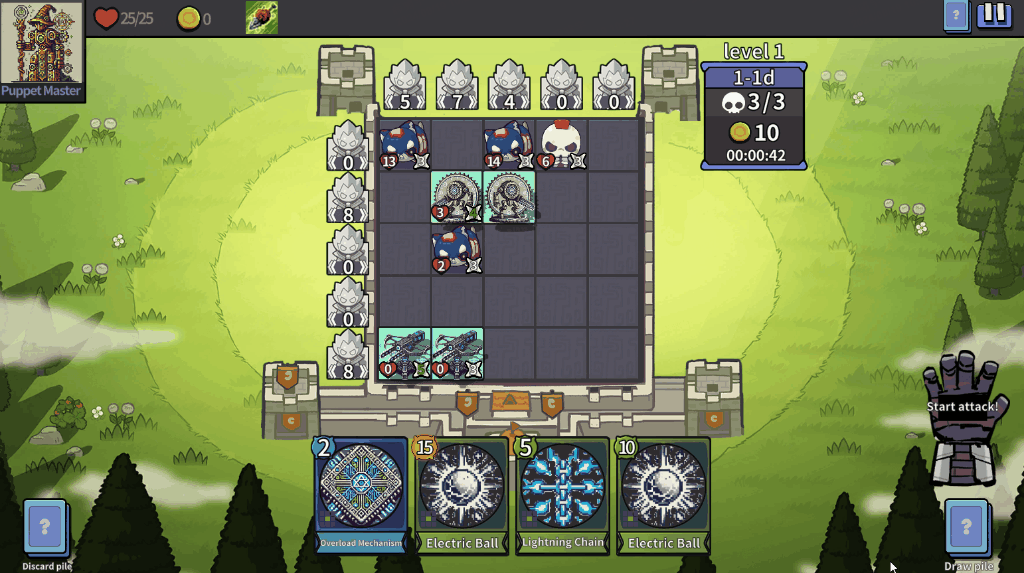Inspect the ladybug relic icon
The height and width of the screenshot is (573, 1024).
tap(262, 17)
